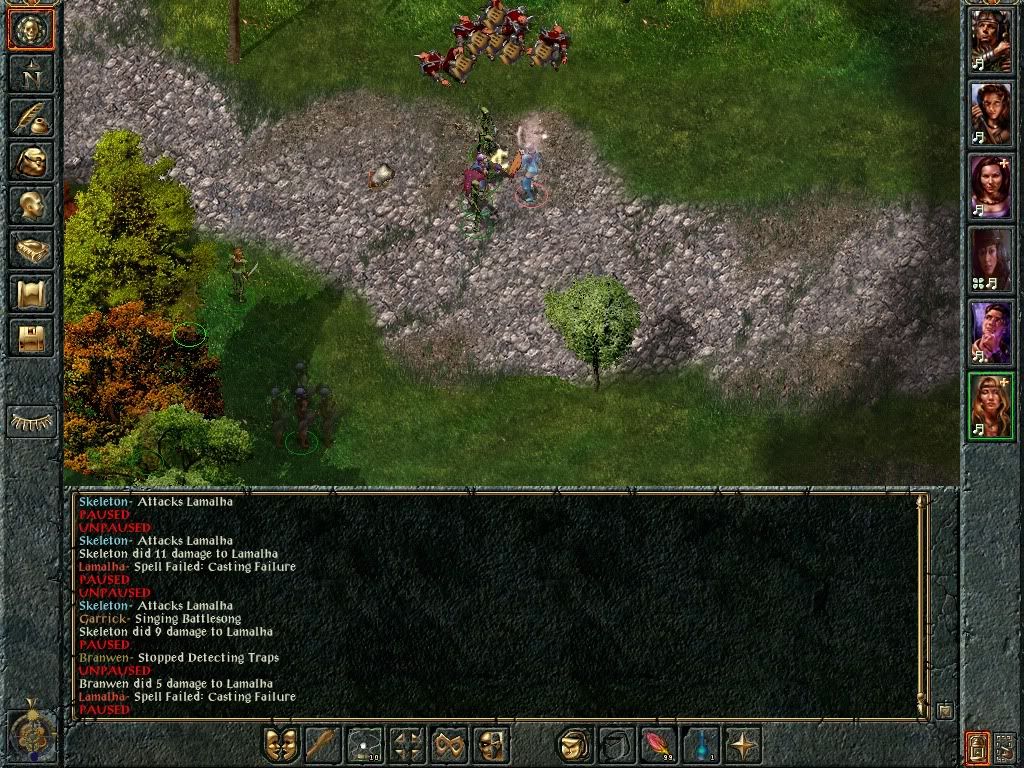The height and width of the screenshot is (768, 1024).
Task: Open the inventory via the helmeted bust icon
Action: [x=31, y=161]
